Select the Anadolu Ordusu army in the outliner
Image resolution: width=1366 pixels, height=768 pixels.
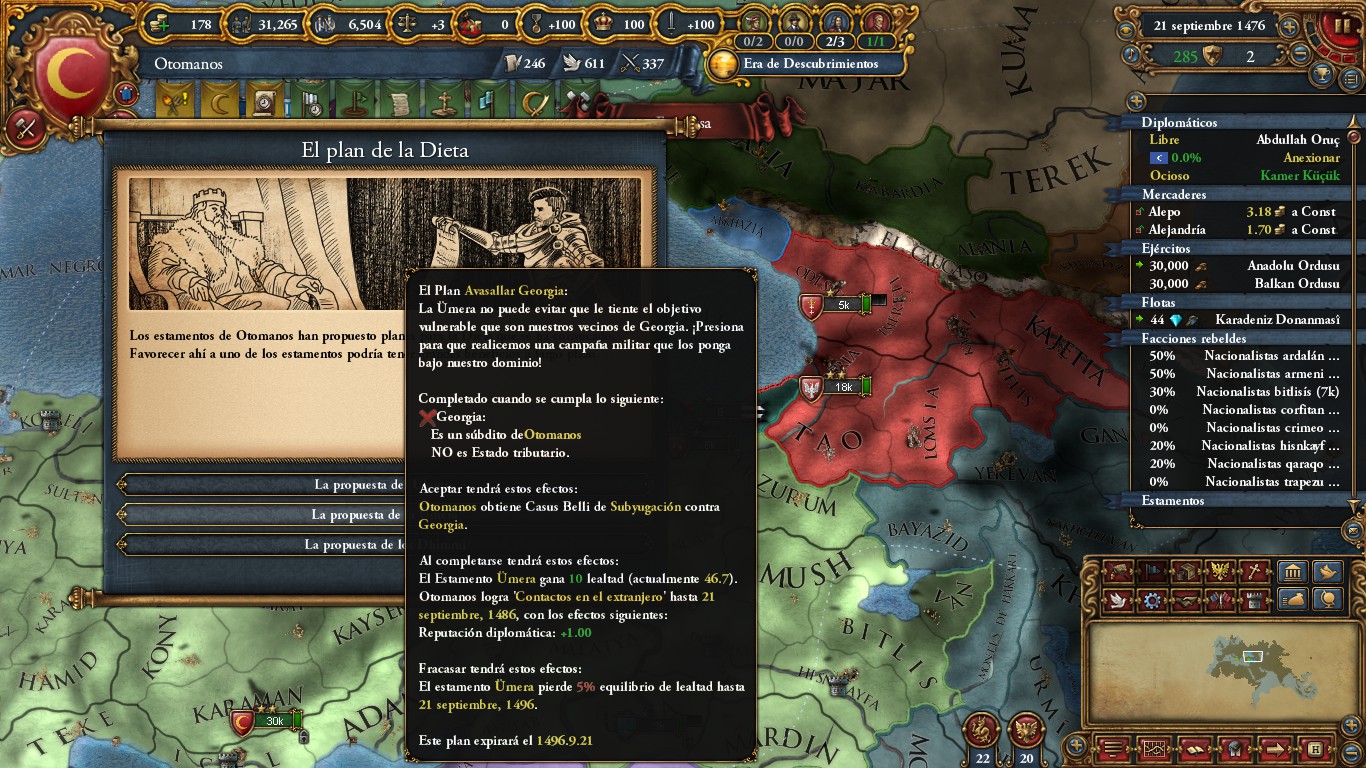coord(1239,266)
